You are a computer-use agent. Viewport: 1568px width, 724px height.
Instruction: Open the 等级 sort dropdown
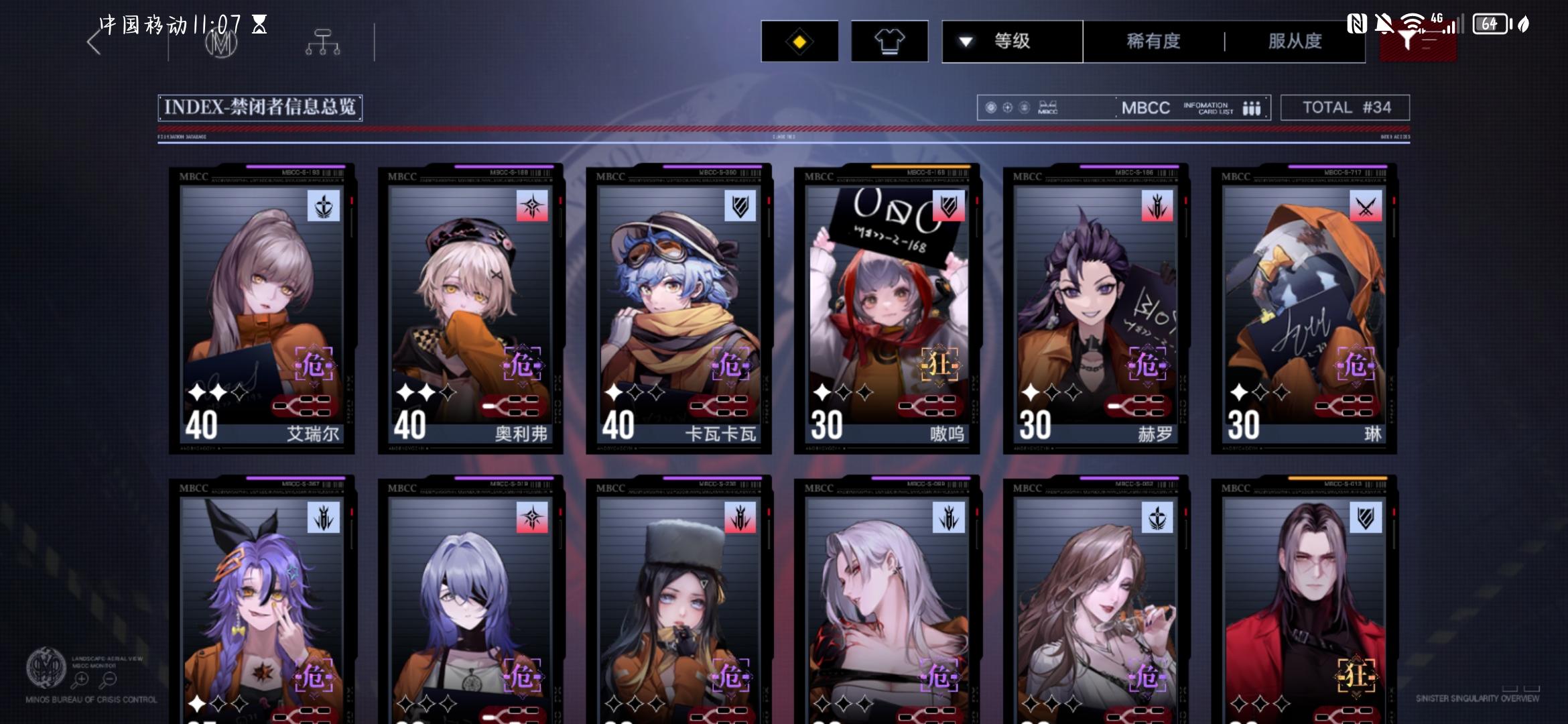pos(1012,41)
